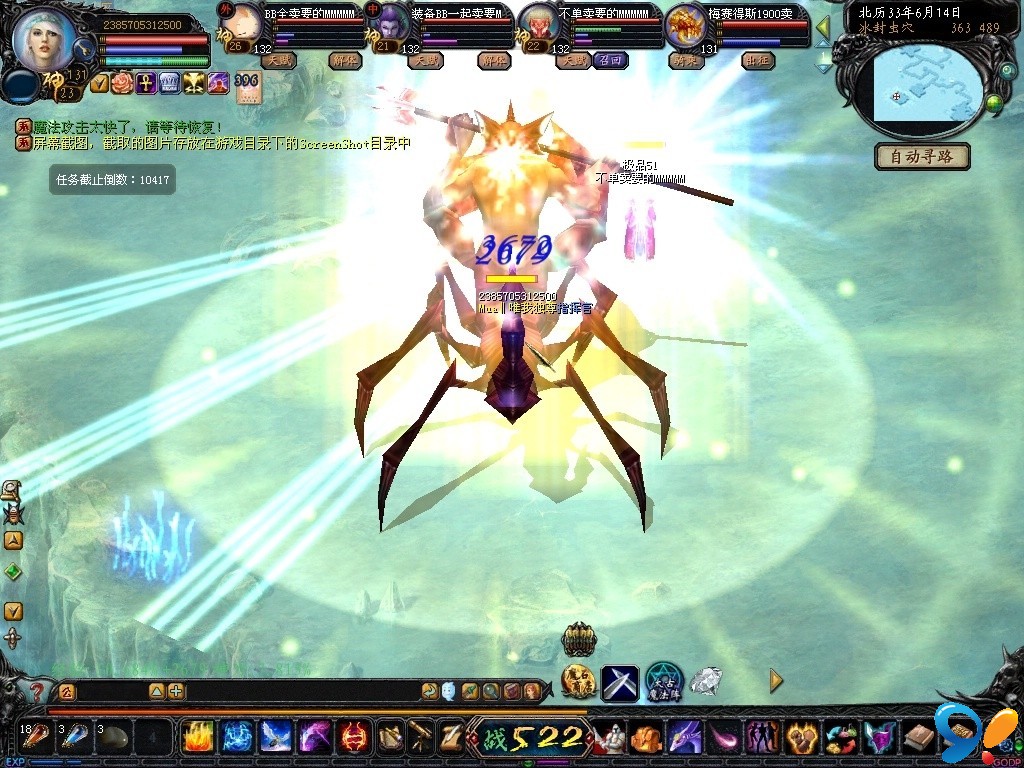Screen dimensions: 1024x768
Task: Click the 出征 deploy button for the mount
Action: tap(759, 60)
